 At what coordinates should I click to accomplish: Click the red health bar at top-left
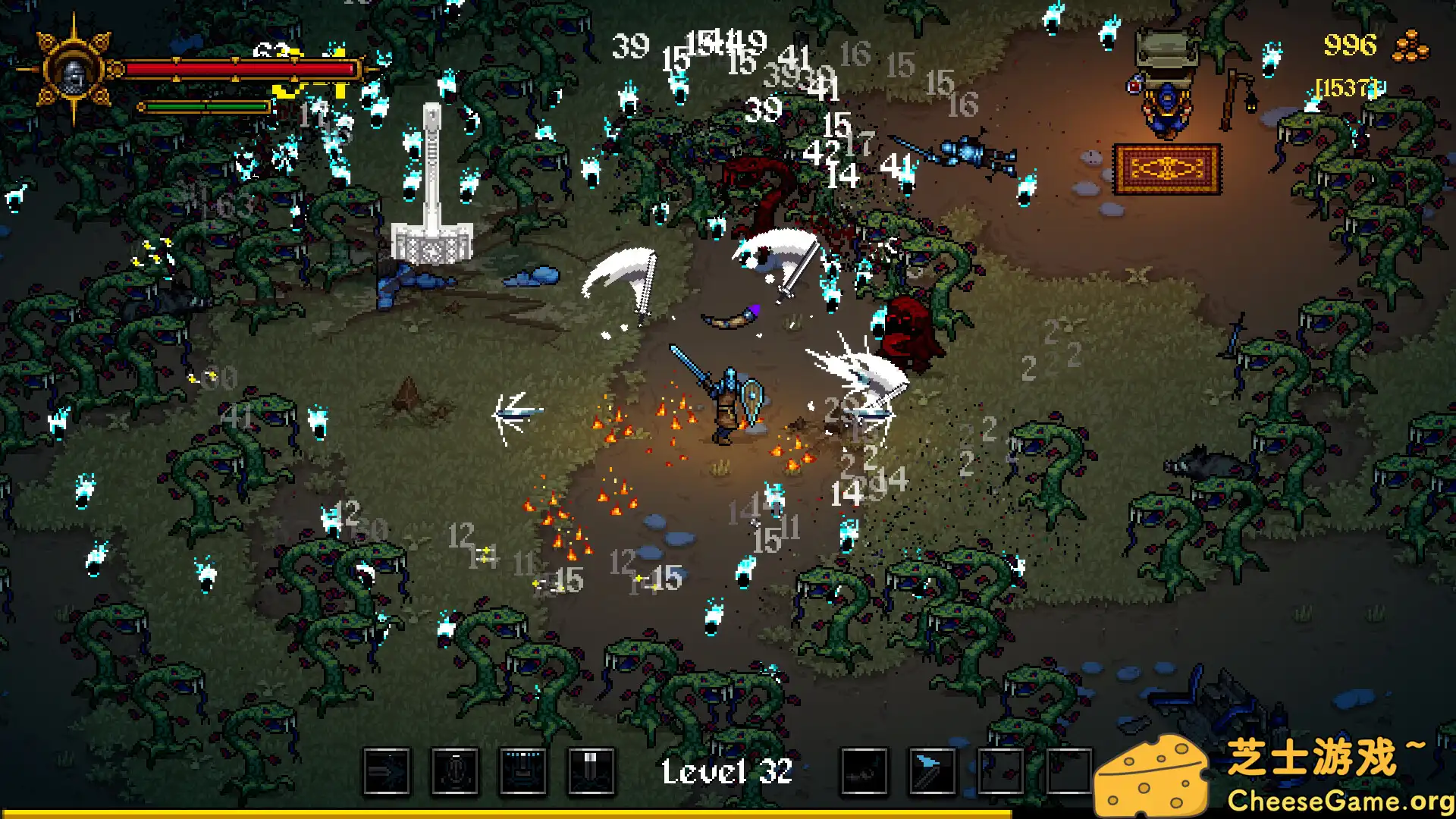click(243, 67)
